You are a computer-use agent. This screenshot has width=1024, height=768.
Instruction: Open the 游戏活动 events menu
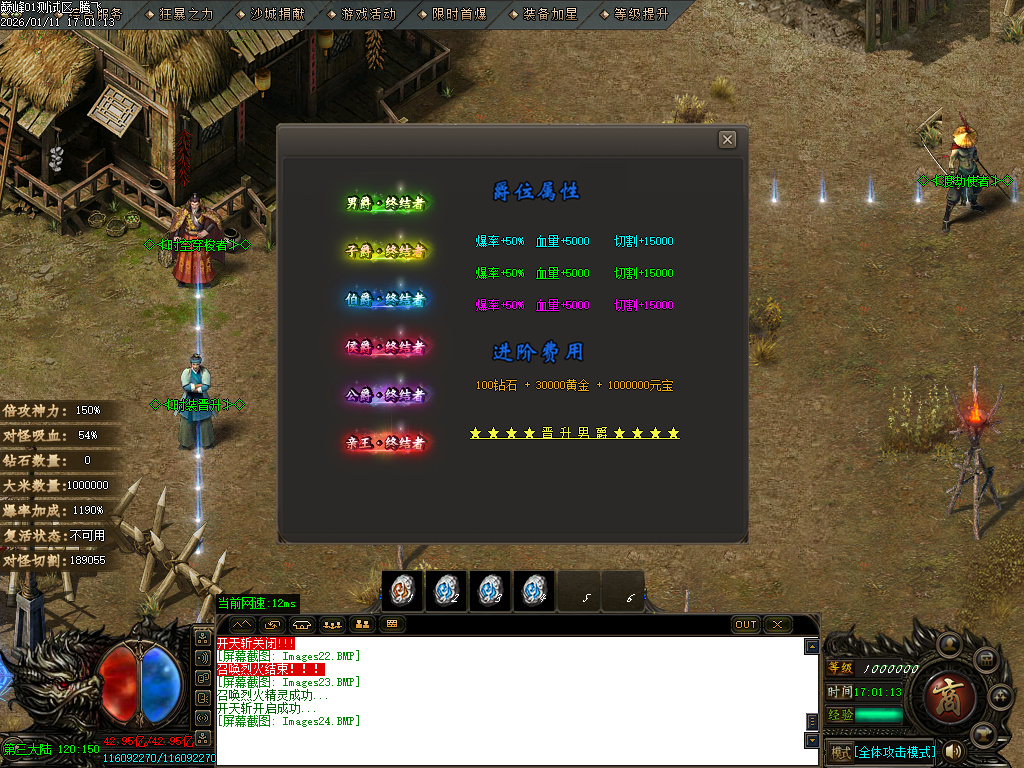pyautogui.click(x=367, y=14)
